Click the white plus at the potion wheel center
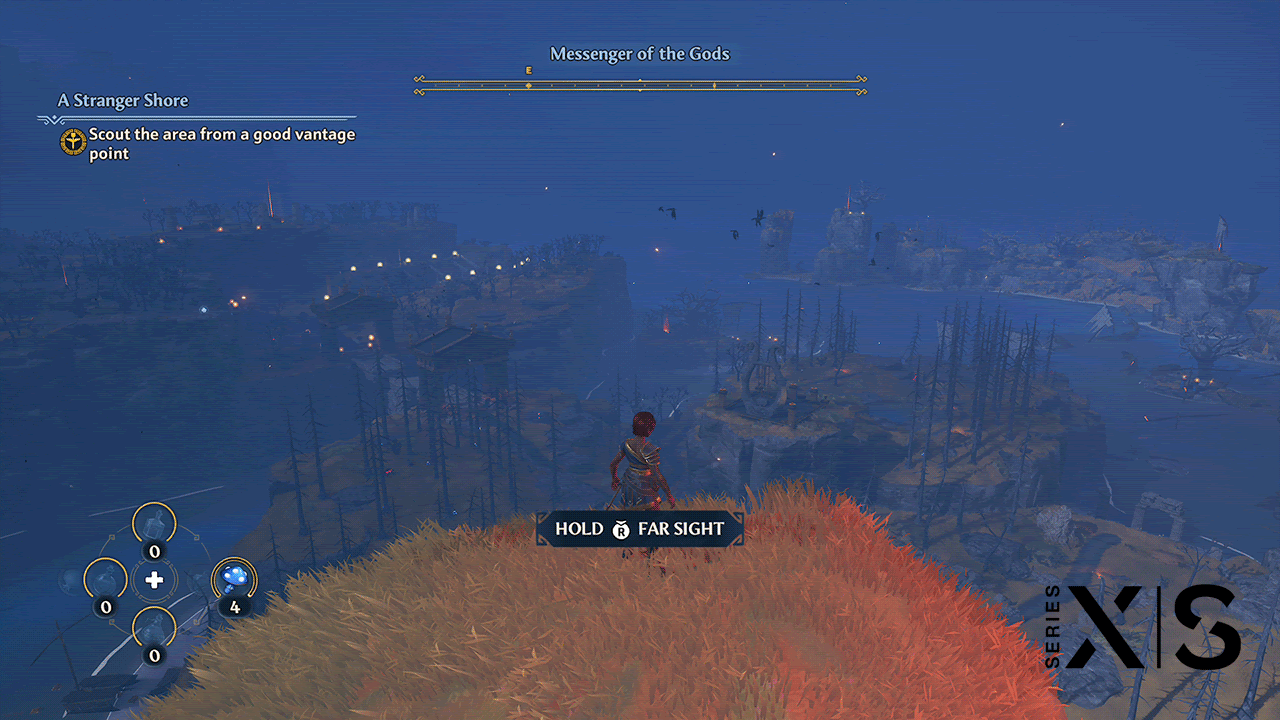 [154, 580]
